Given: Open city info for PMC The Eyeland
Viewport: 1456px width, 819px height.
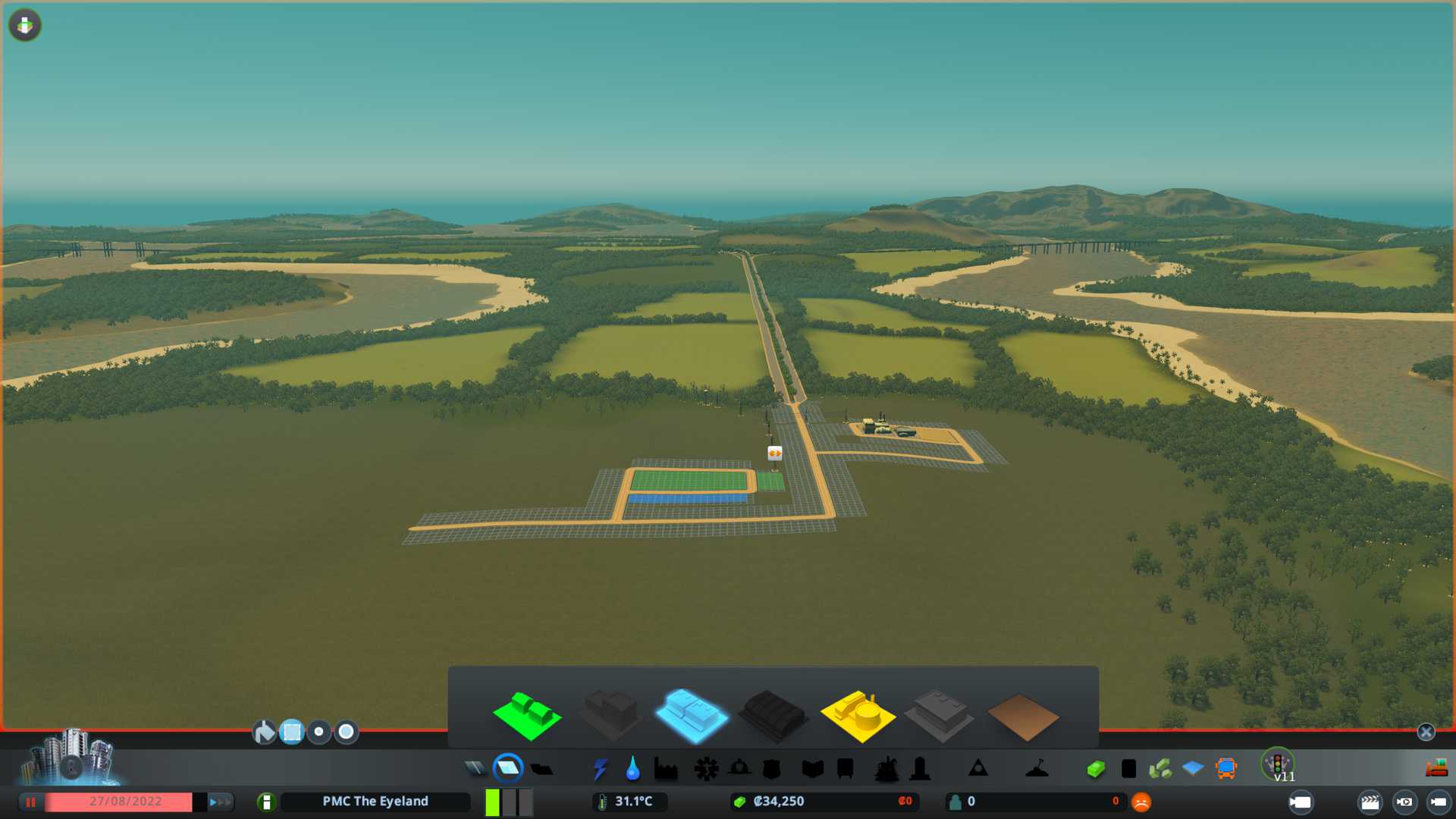Looking at the screenshot, I should pyautogui.click(x=375, y=802).
